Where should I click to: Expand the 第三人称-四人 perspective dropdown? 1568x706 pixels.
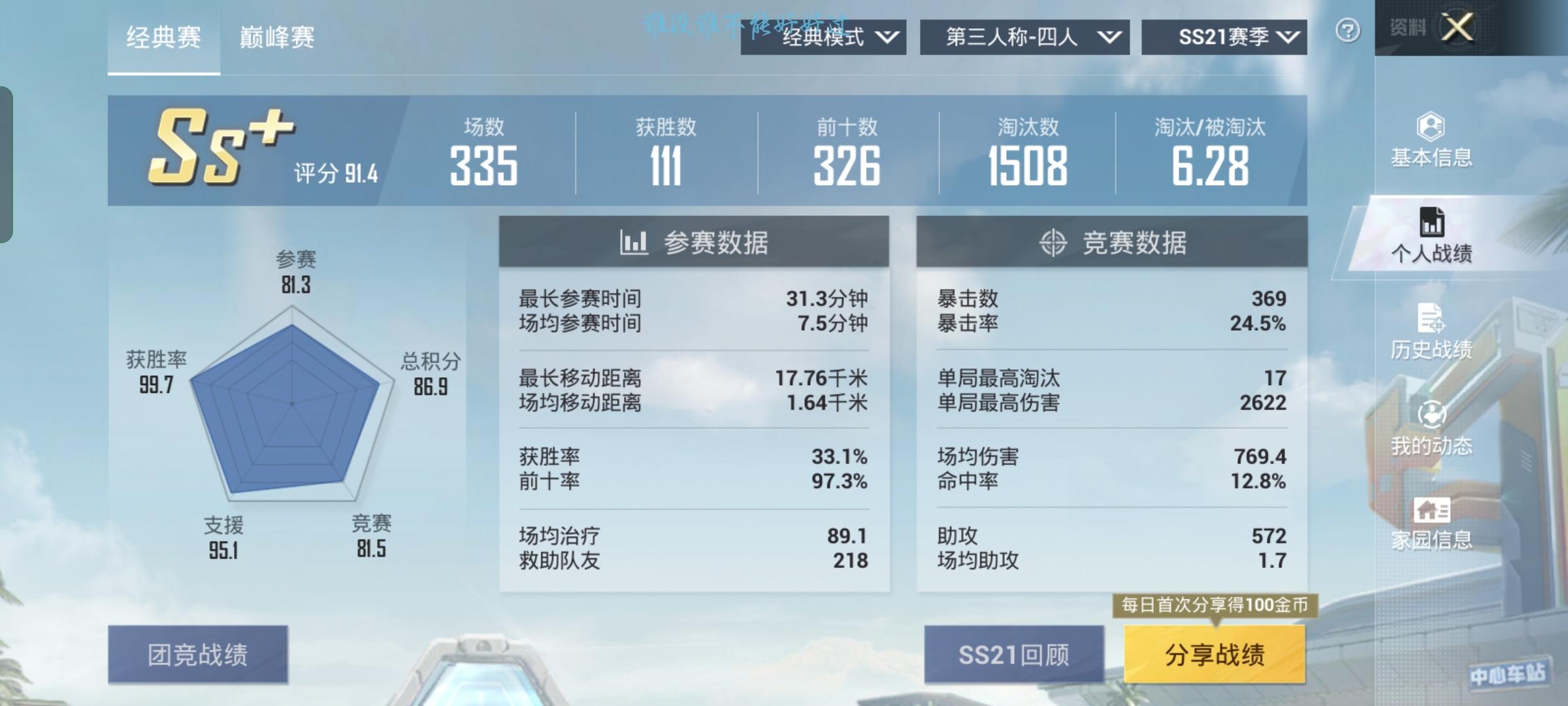1026,37
